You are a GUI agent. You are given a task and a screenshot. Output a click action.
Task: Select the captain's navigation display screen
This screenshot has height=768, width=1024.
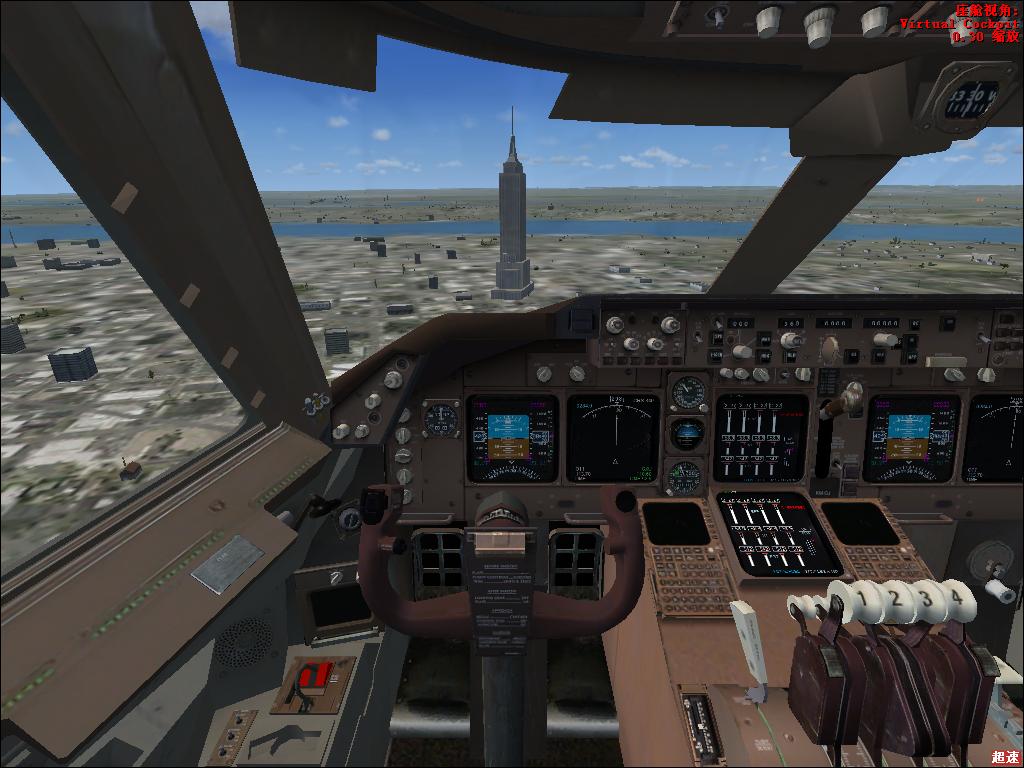[612, 438]
